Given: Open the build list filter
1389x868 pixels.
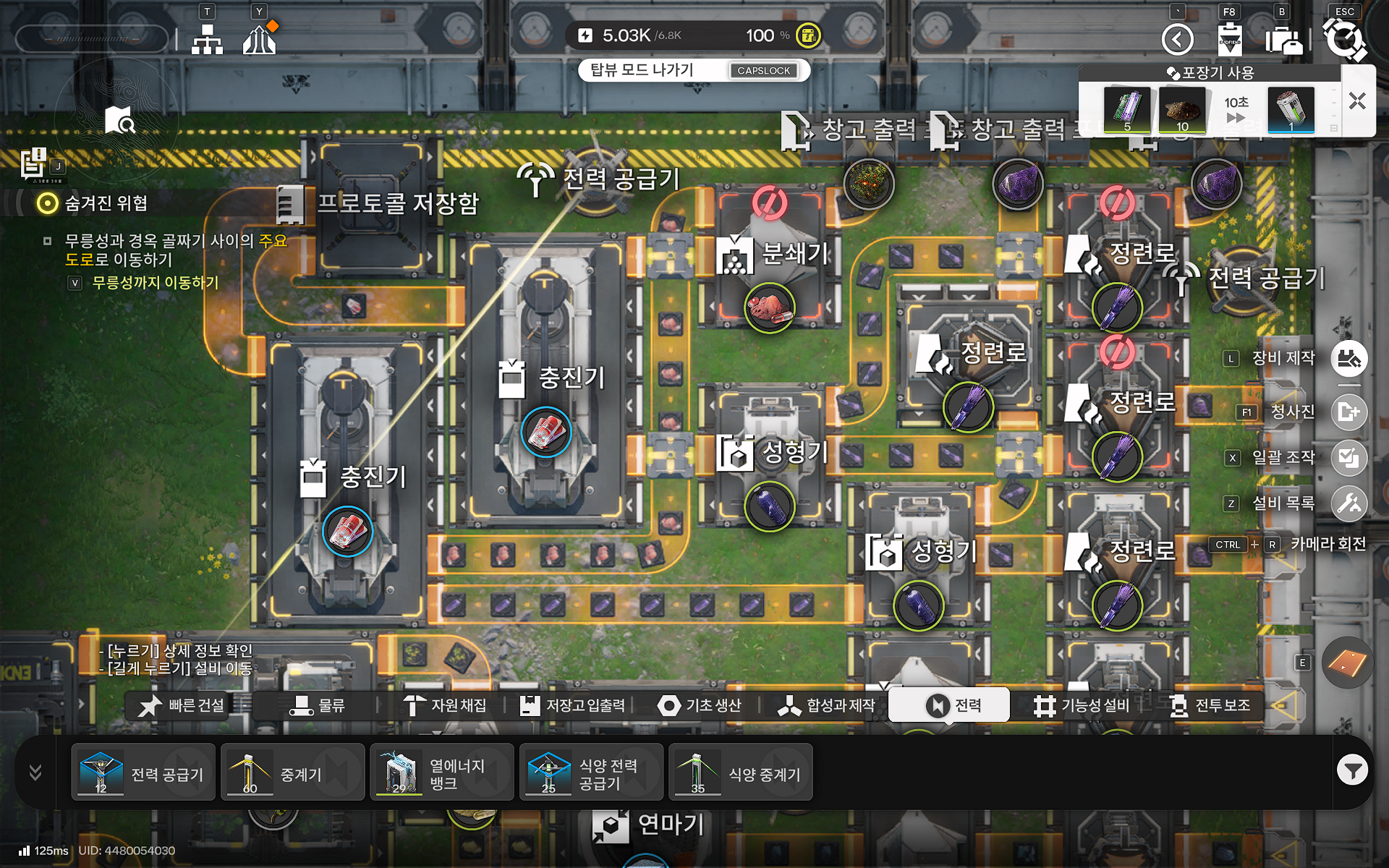Looking at the screenshot, I should click(1351, 770).
